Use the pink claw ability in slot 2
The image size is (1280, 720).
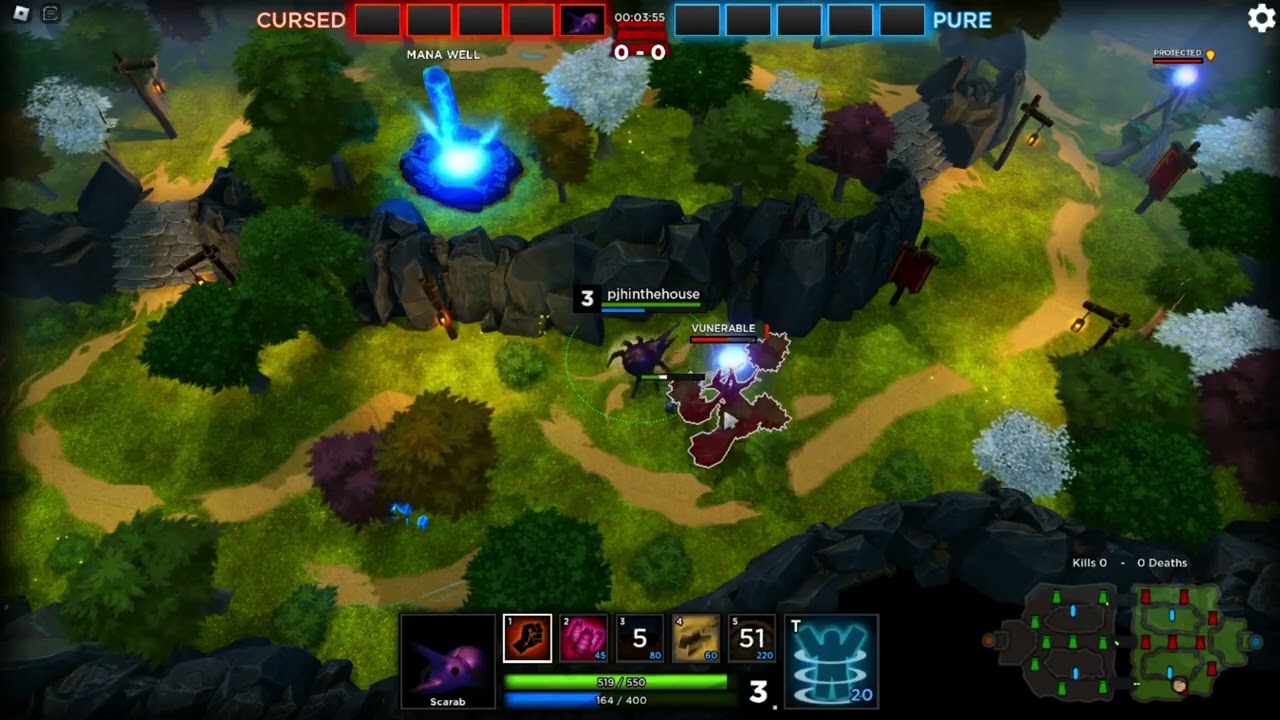(x=583, y=638)
